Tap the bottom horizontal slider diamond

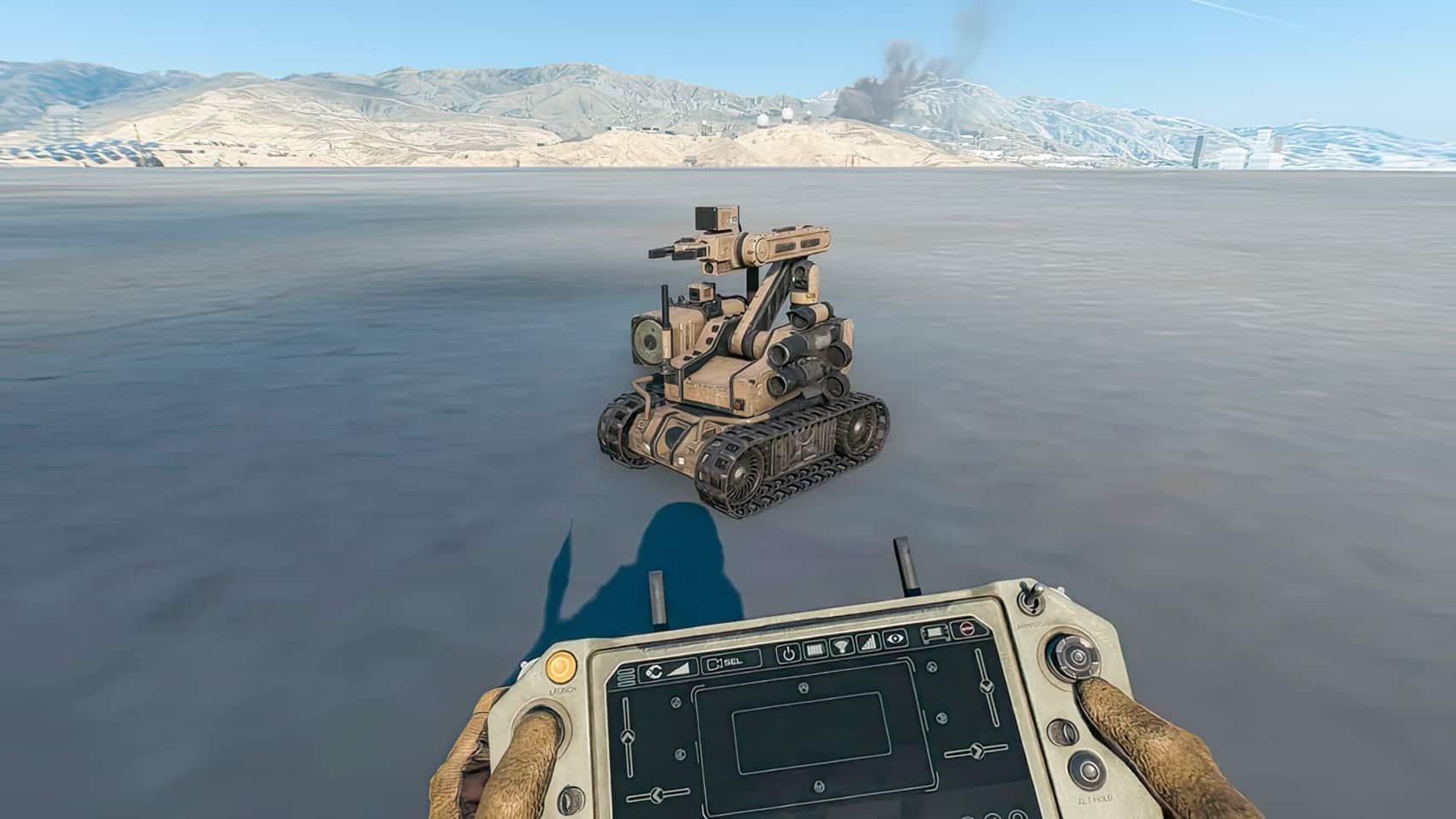coord(656,793)
